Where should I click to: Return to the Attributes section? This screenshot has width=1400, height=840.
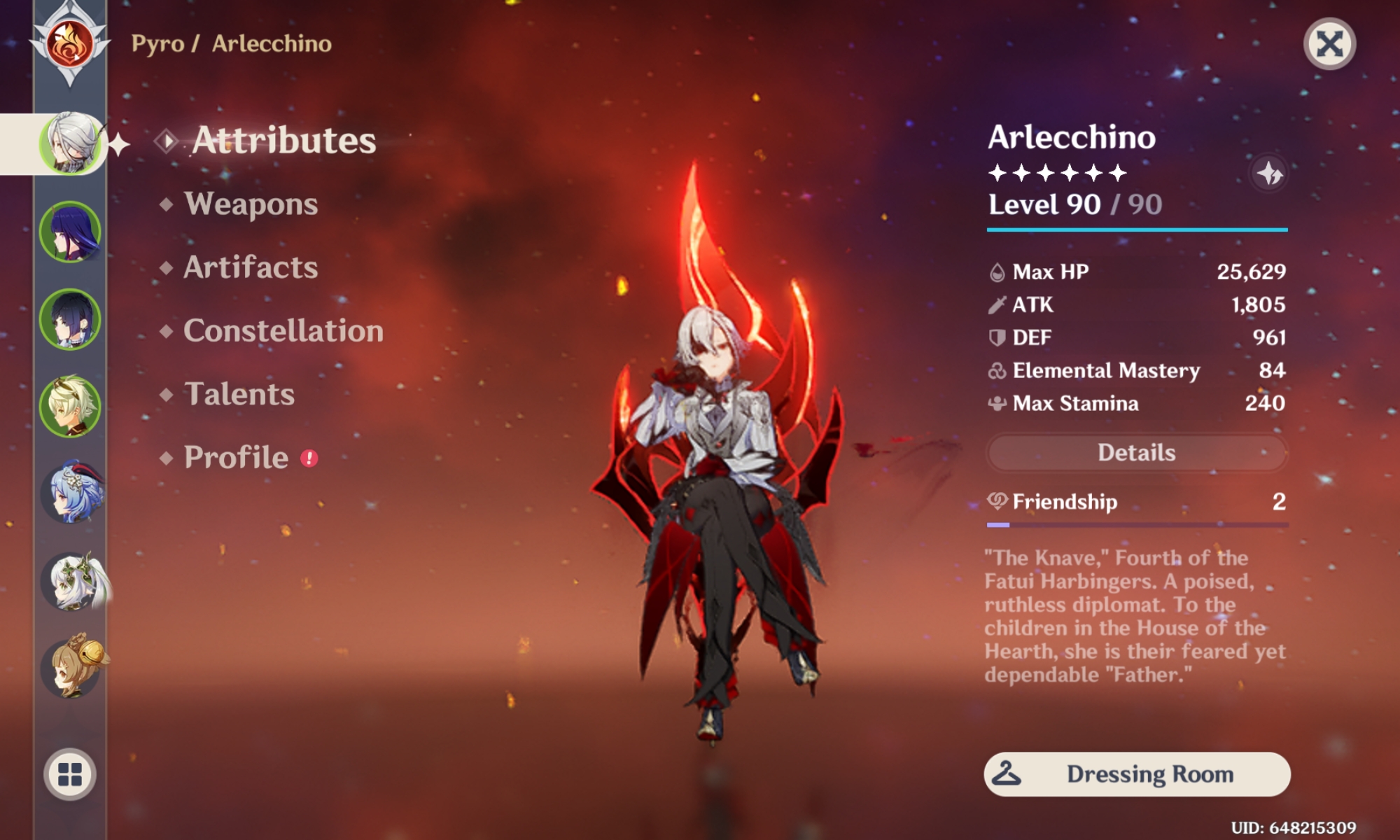(283, 140)
